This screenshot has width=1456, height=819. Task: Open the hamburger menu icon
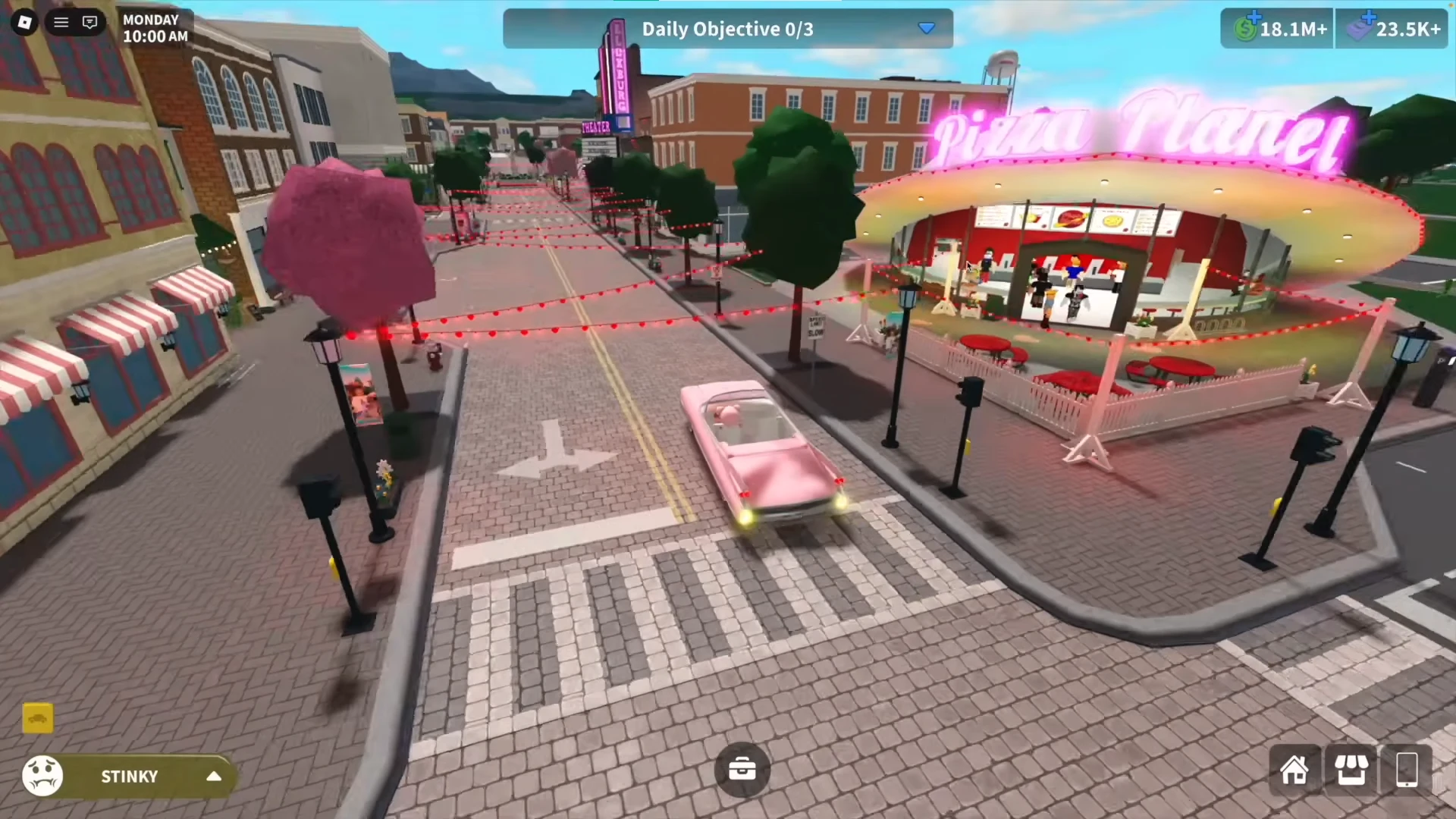coord(61,22)
